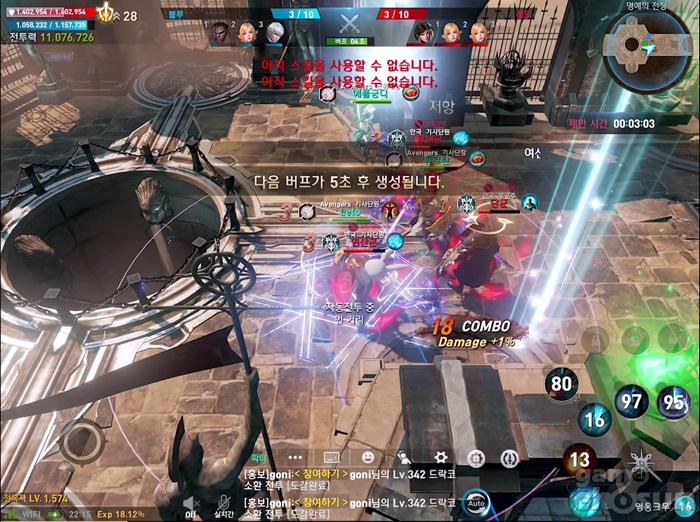Tap the red skill button showing 13
Viewport: 700px width, 522px height.
[x=580, y=460]
